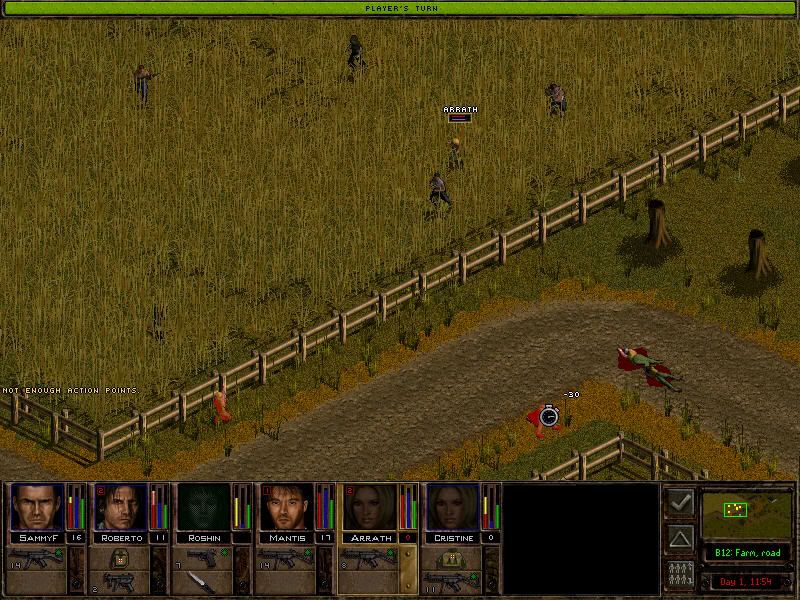Click Cristine's medical kit slot
This screenshot has width=800, height=600.
(453, 557)
